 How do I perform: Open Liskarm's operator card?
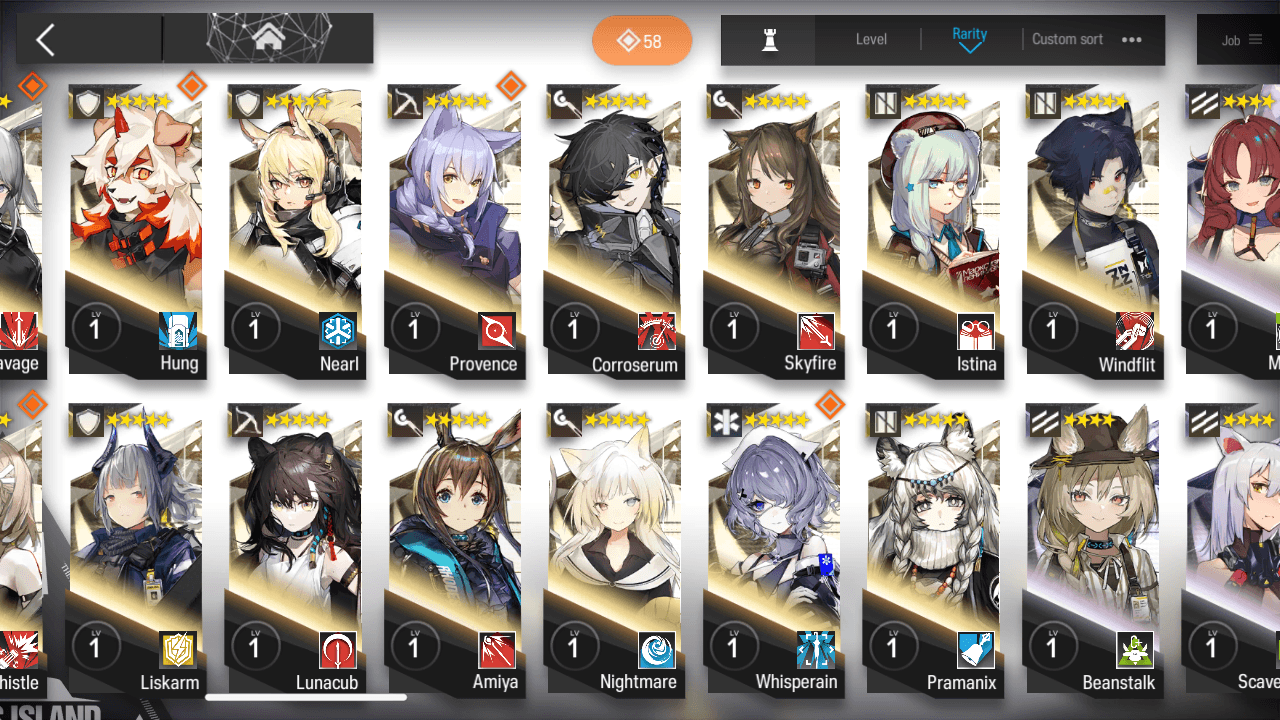click(x=136, y=550)
